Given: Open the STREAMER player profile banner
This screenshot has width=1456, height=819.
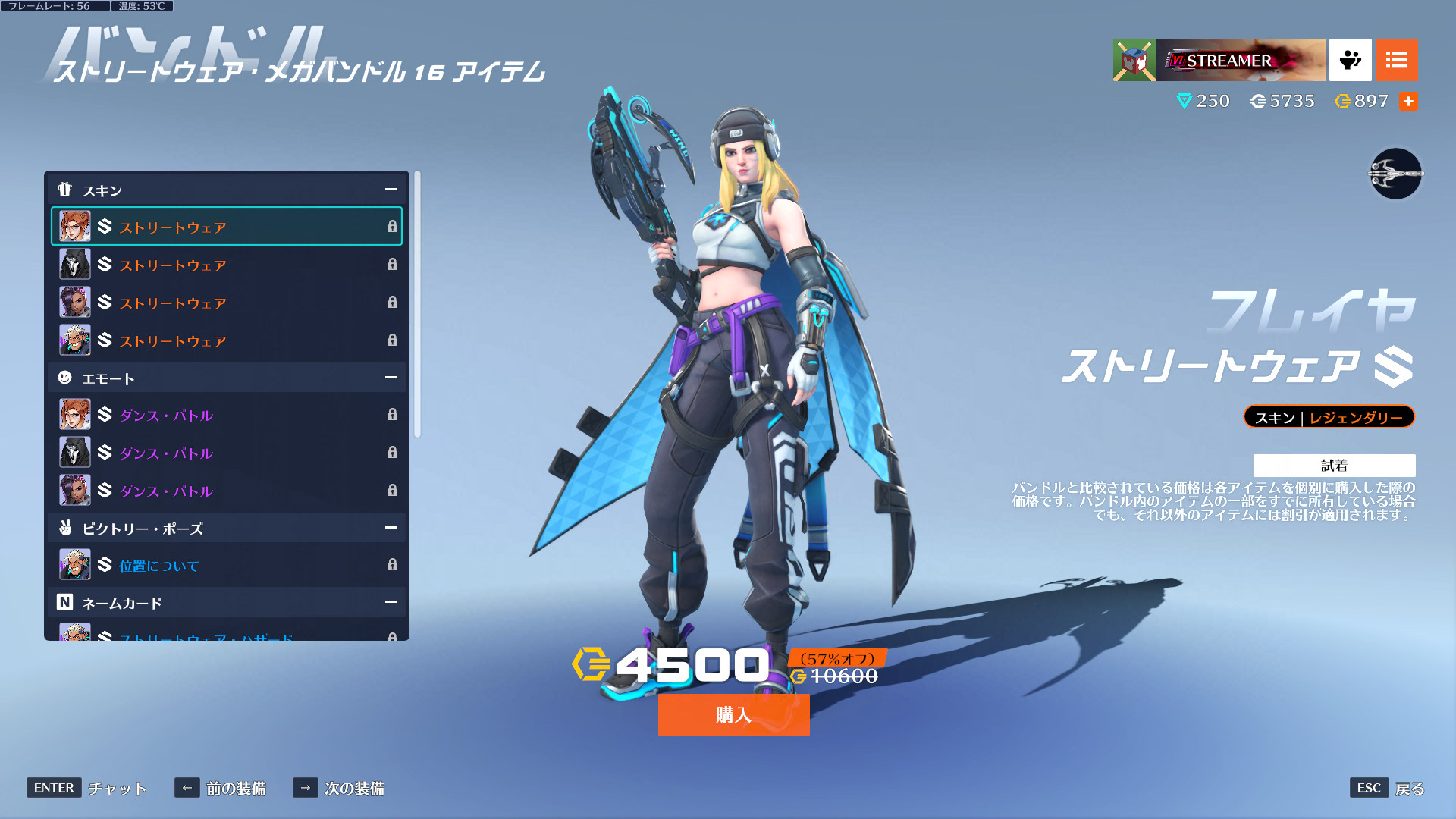Looking at the screenshot, I should 1219,60.
